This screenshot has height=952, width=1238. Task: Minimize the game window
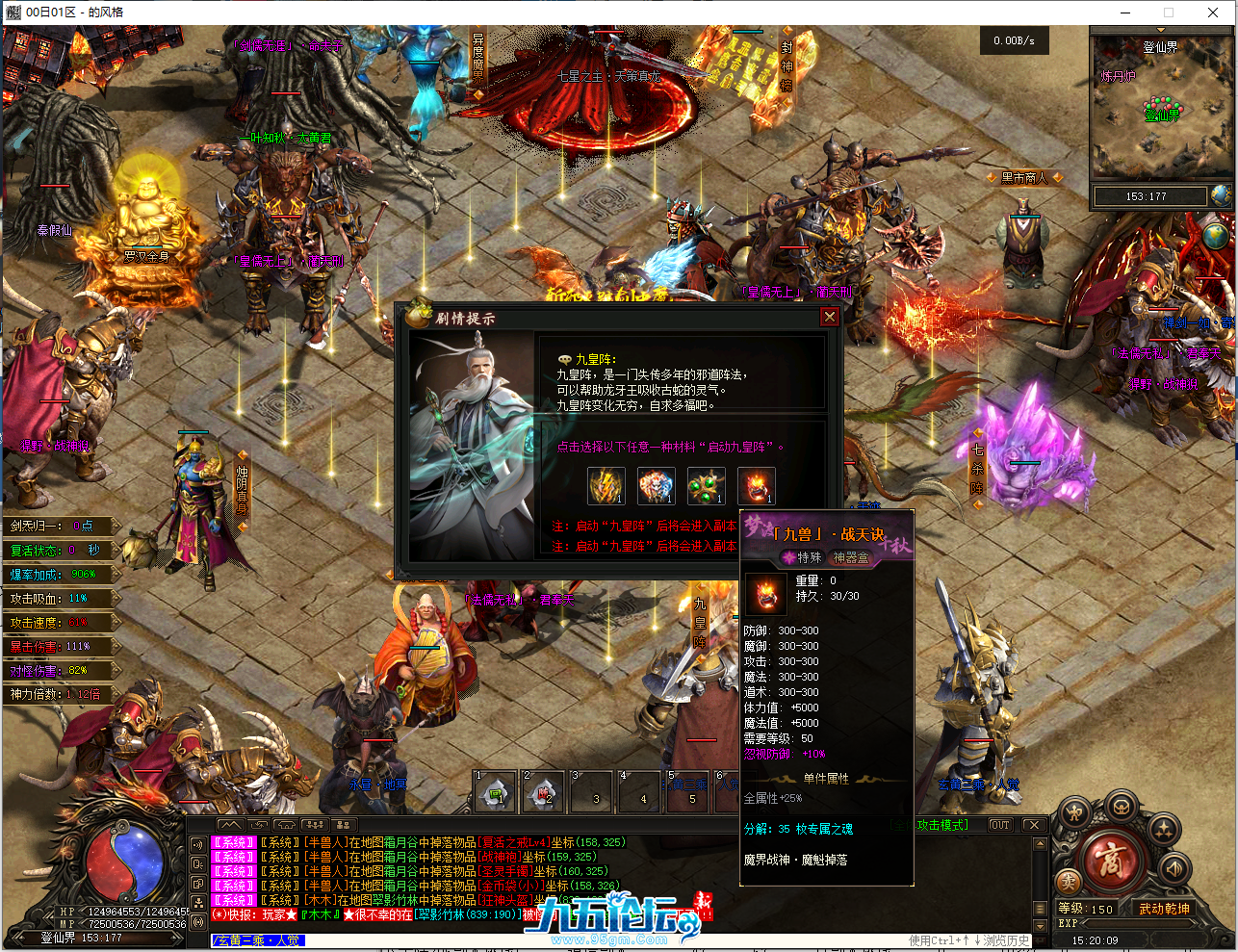[1125, 13]
